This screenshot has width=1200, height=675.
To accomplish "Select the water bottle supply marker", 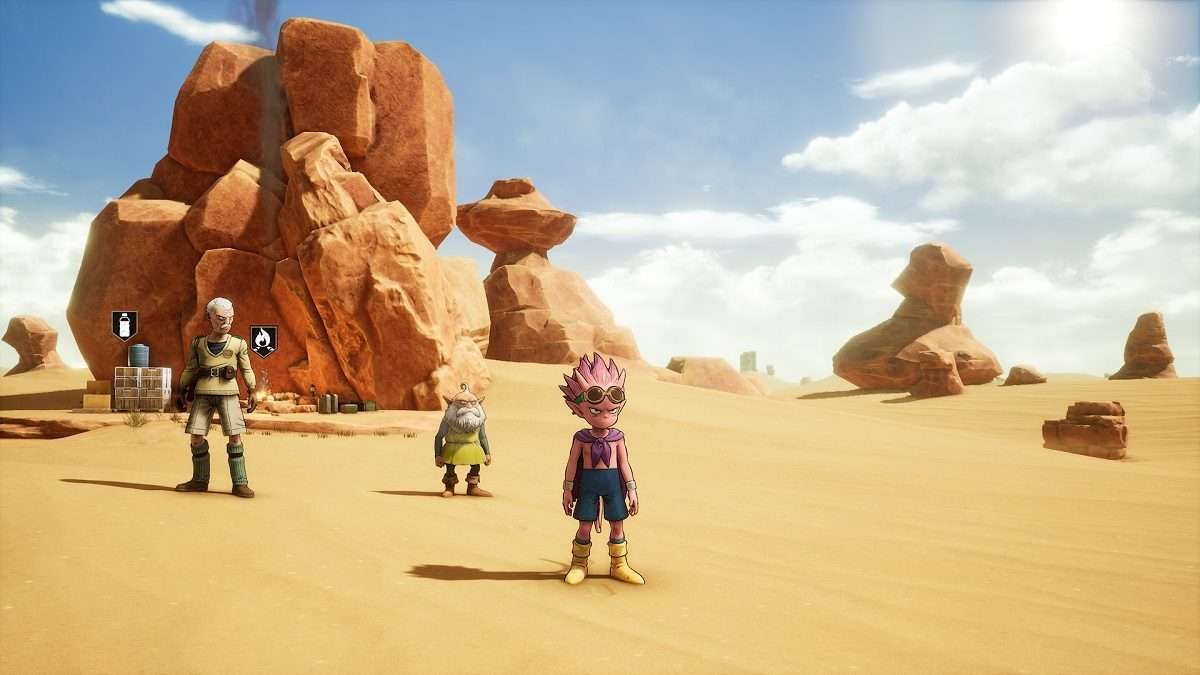I will (124, 325).
